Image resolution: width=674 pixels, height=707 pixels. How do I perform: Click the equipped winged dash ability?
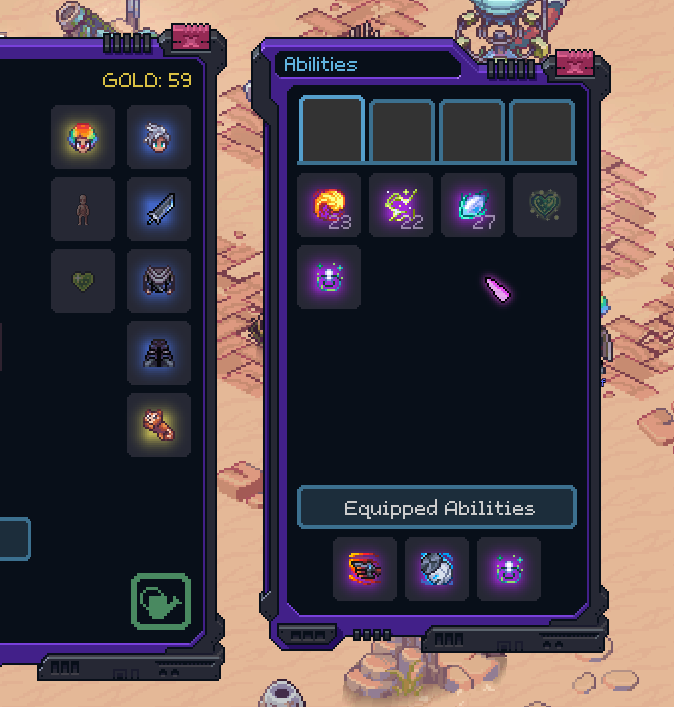[365, 569]
